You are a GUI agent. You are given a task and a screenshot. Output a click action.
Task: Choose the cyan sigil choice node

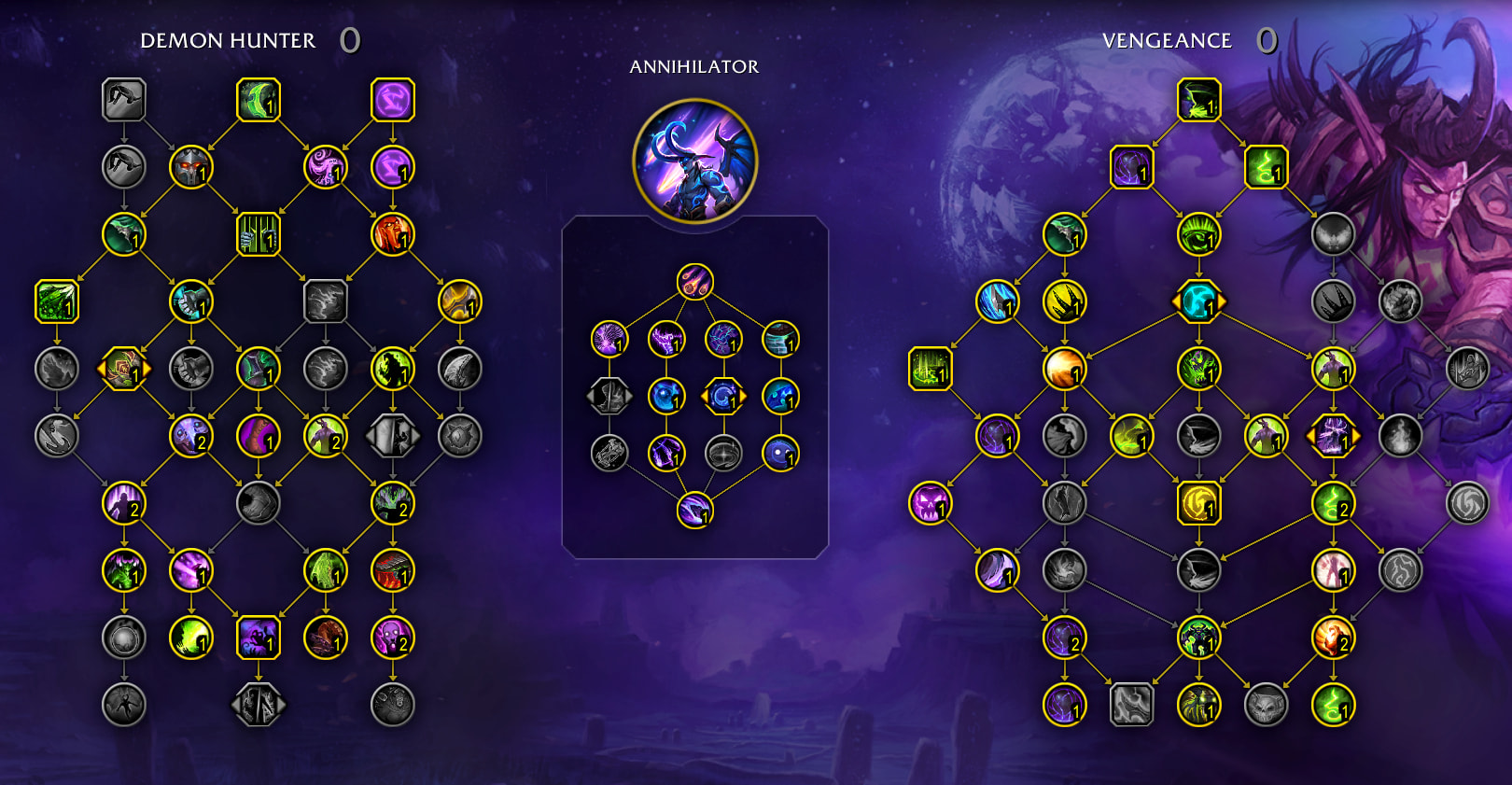pos(1198,301)
